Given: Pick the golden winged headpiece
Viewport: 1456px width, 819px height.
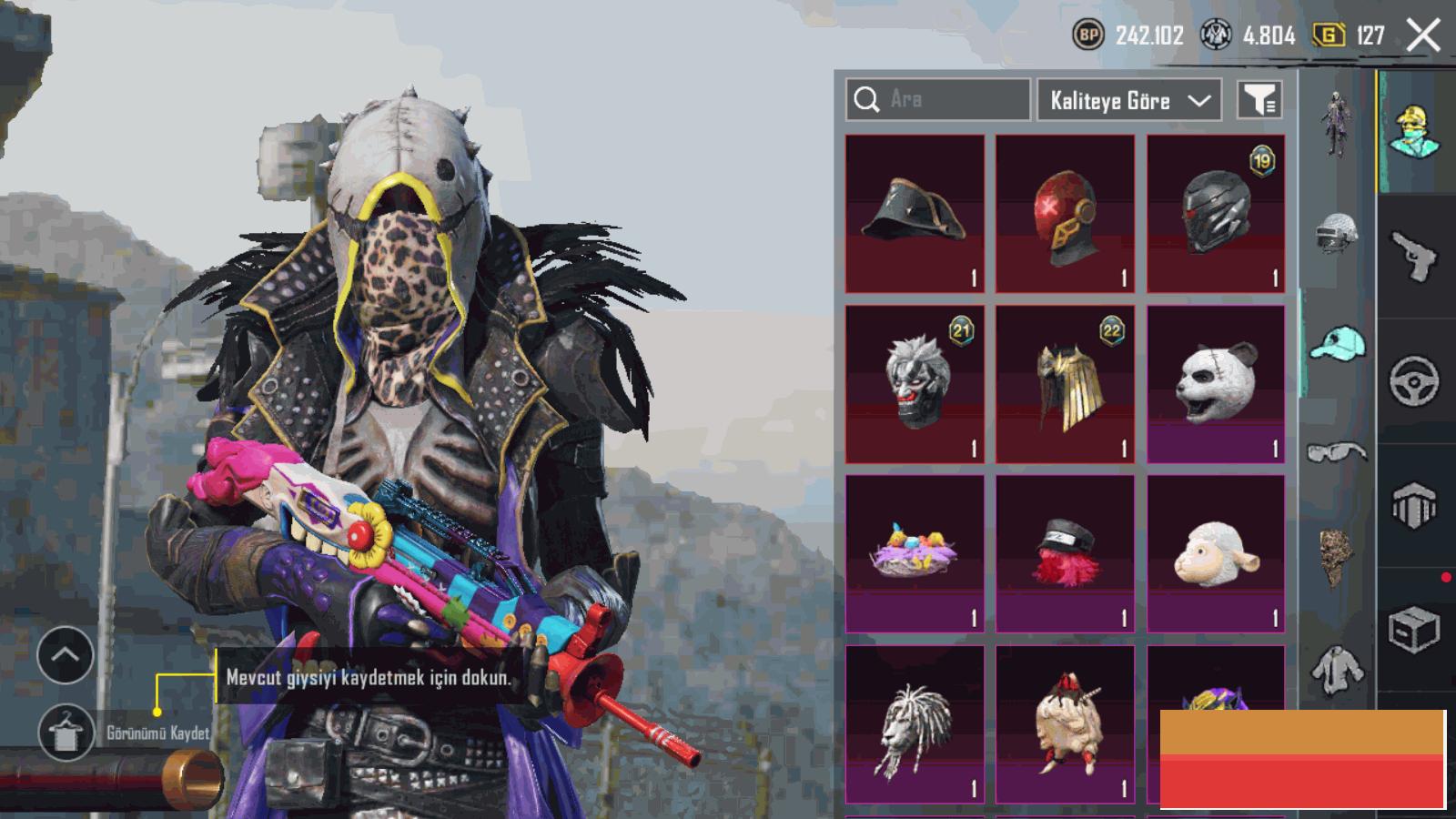Looking at the screenshot, I should [1065, 384].
